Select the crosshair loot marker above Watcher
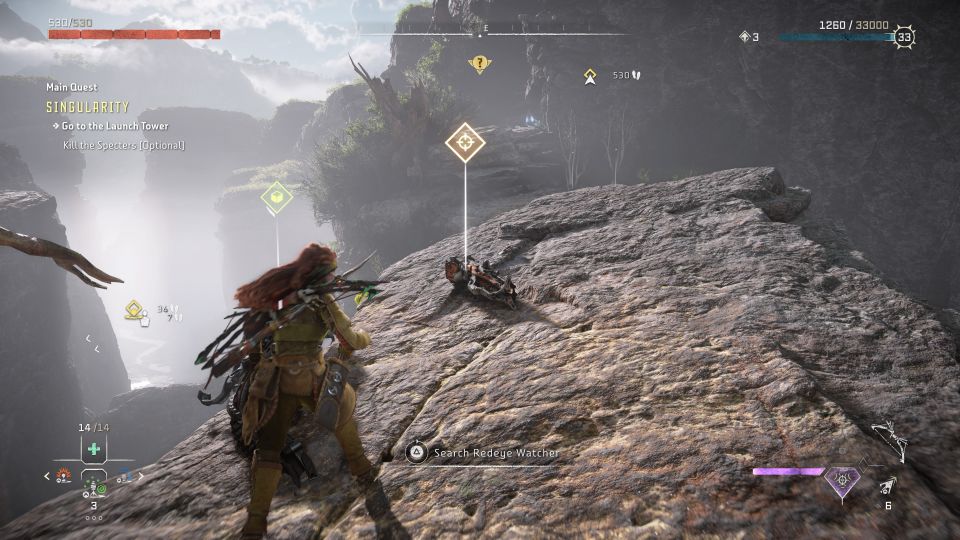Viewport: 960px width, 540px height. (465, 143)
